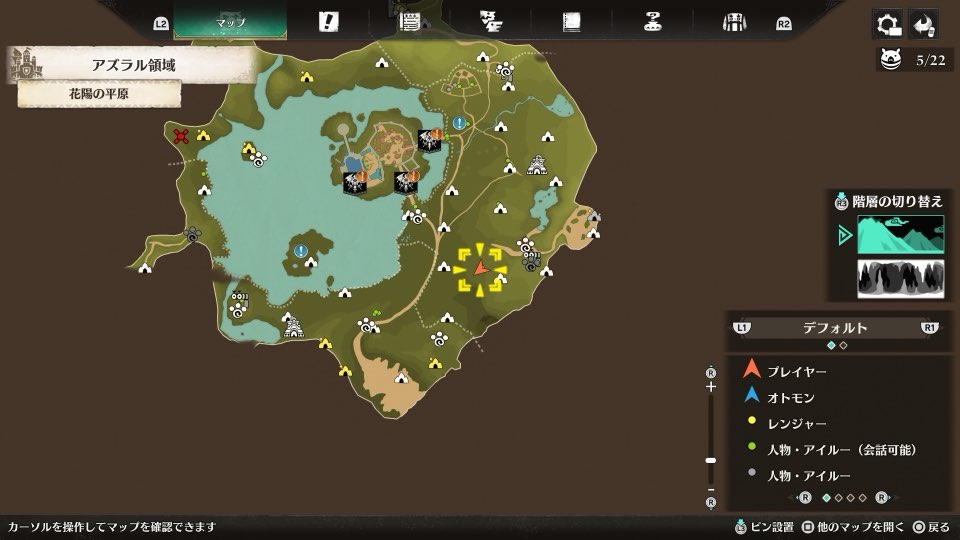Click the return arrow icon in top corner

tap(924, 23)
